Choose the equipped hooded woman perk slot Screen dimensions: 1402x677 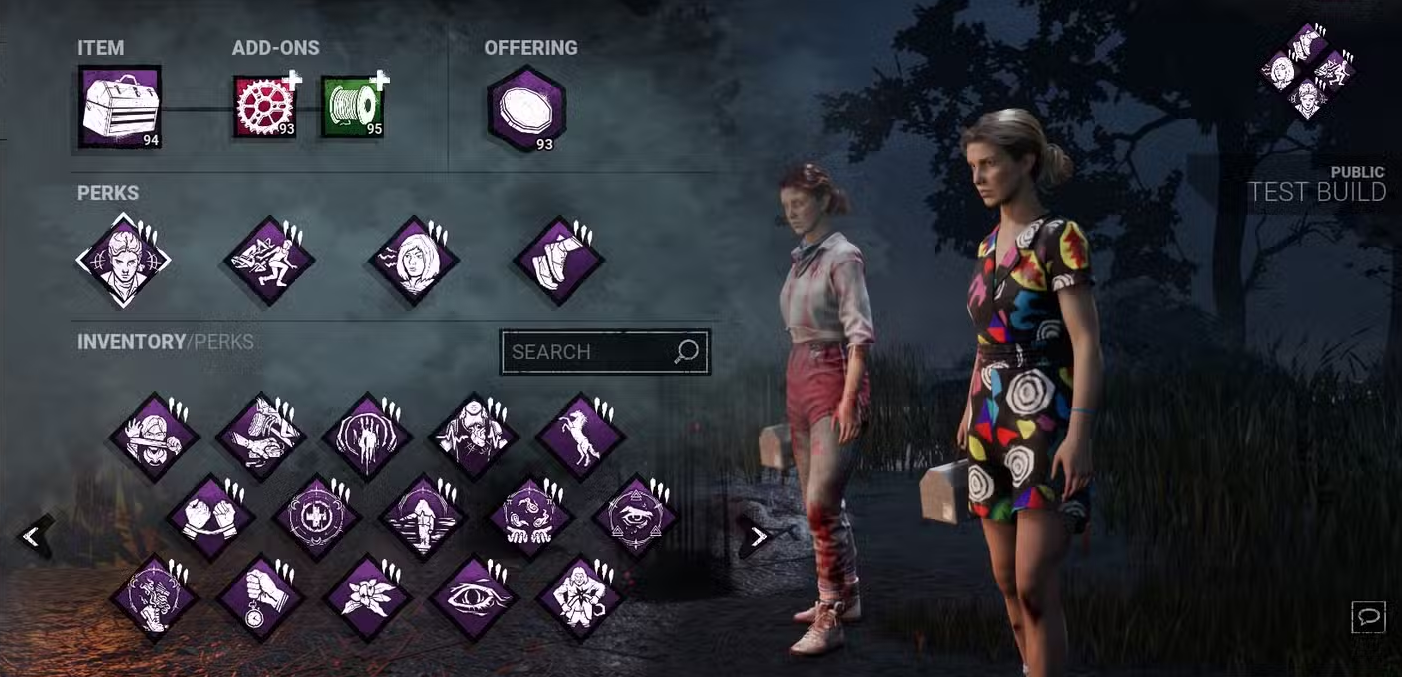(414, 261)
